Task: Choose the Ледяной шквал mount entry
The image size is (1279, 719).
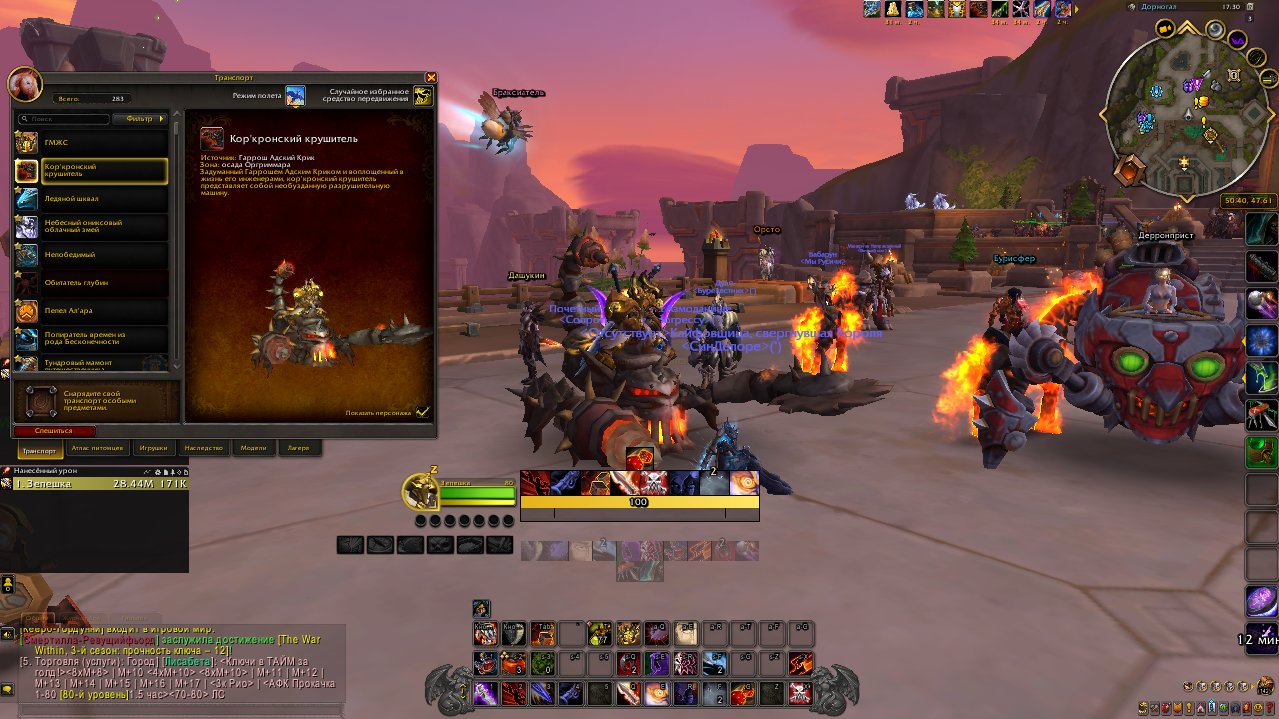Action: [91, 199]
